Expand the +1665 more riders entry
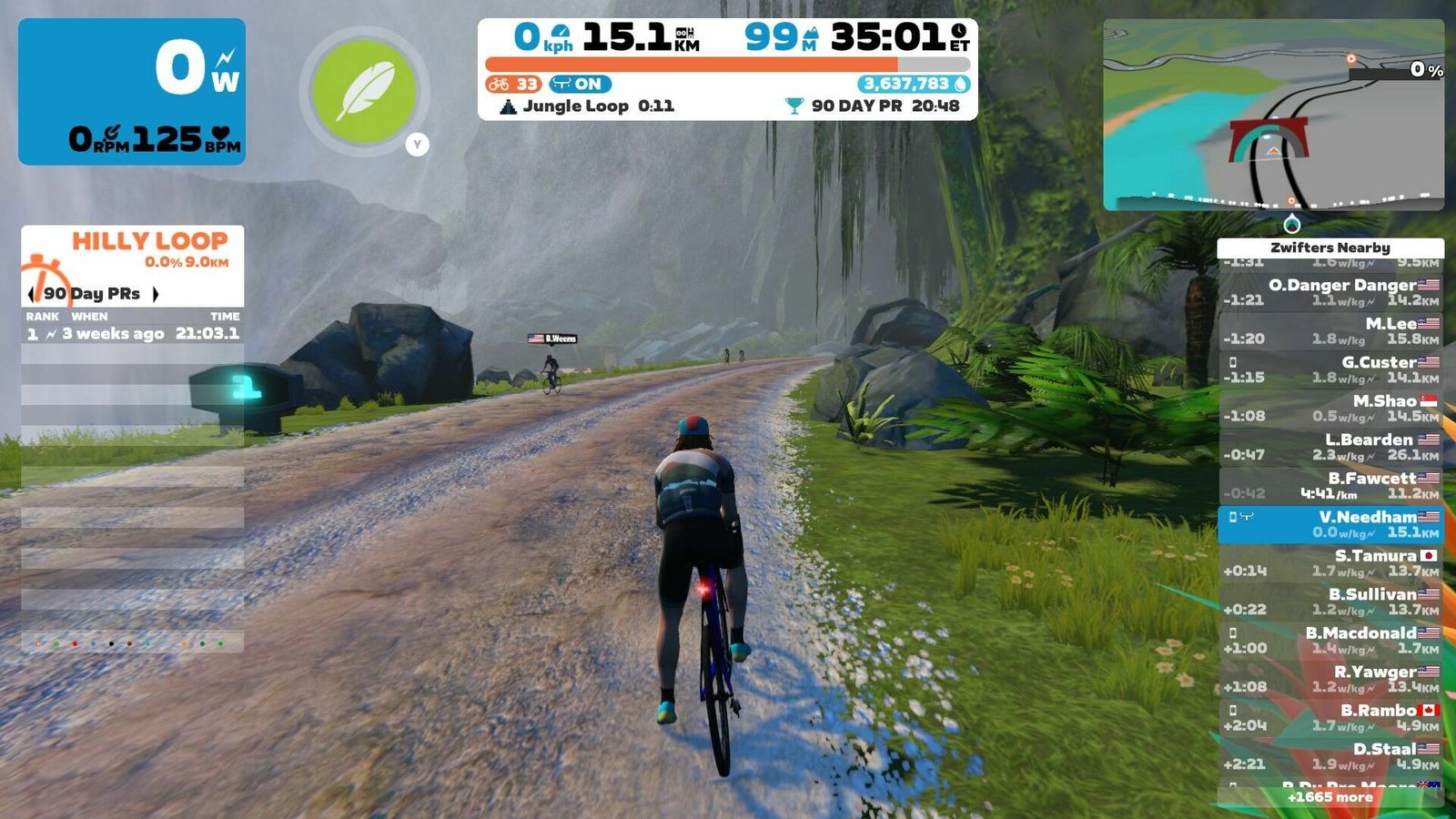The height and width of the screenshot is (819, 1456). coord(1330,797)
